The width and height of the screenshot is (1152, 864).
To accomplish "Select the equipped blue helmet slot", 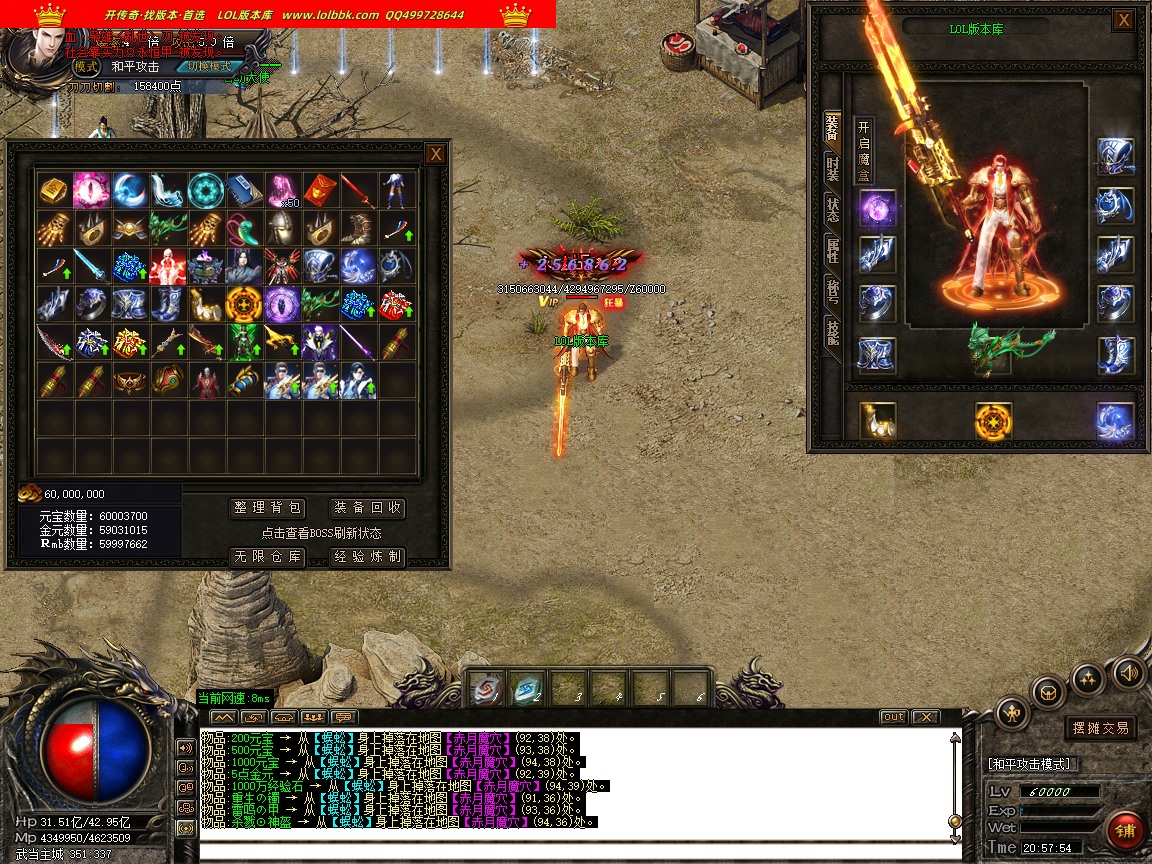I will (x=1115, y=156).
